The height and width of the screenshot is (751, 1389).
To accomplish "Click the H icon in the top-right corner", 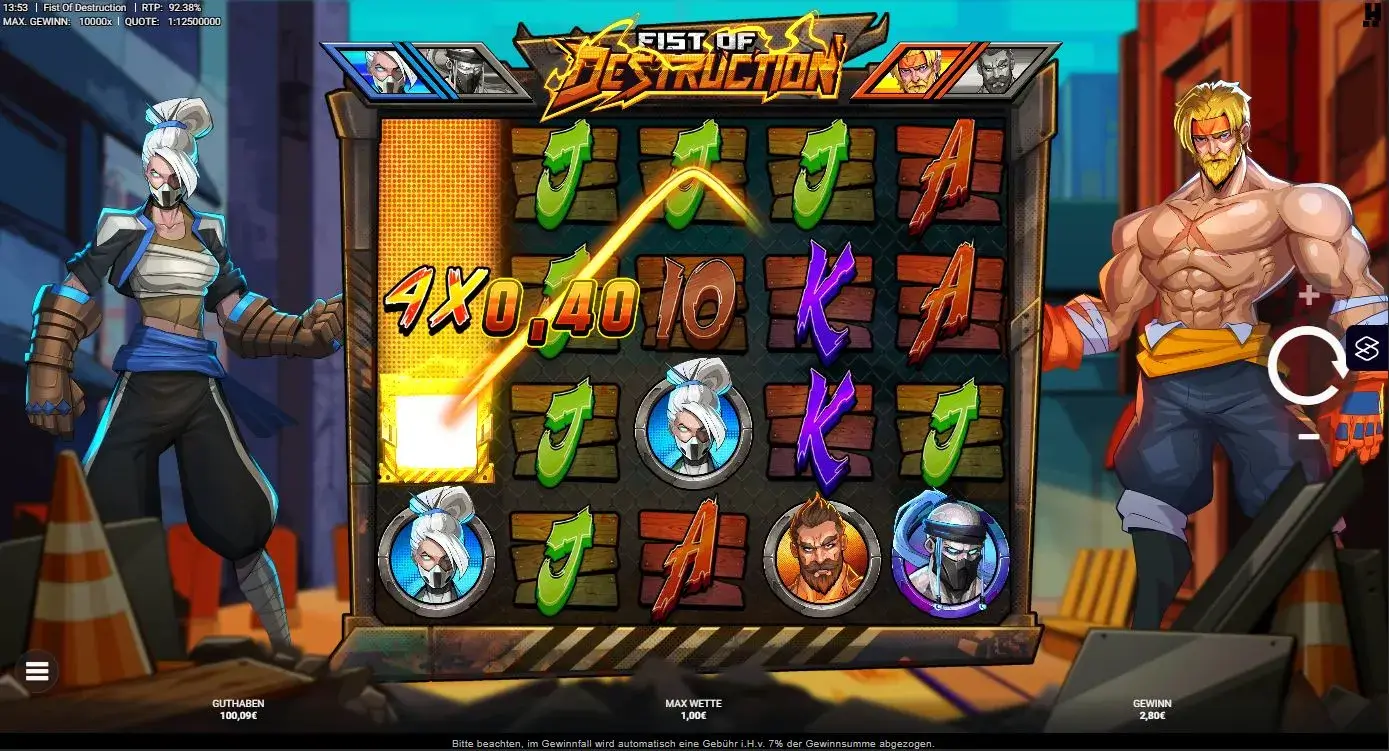I will tap(1374, 12).
